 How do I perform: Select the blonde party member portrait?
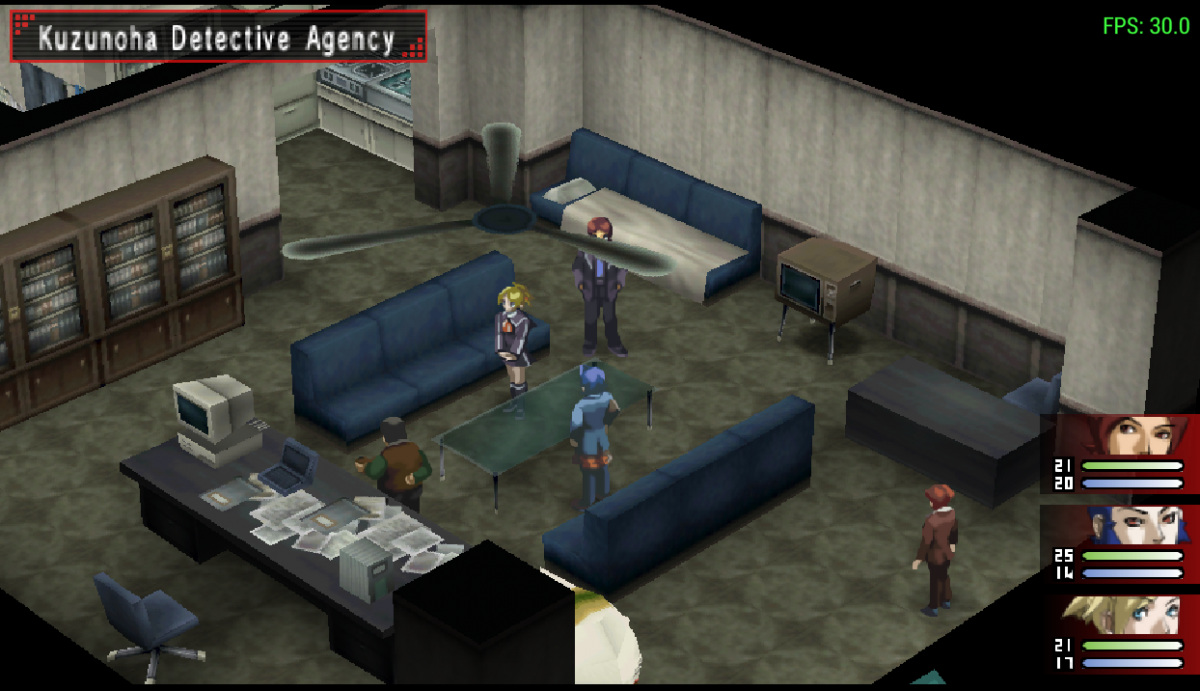click(1125, 617)
